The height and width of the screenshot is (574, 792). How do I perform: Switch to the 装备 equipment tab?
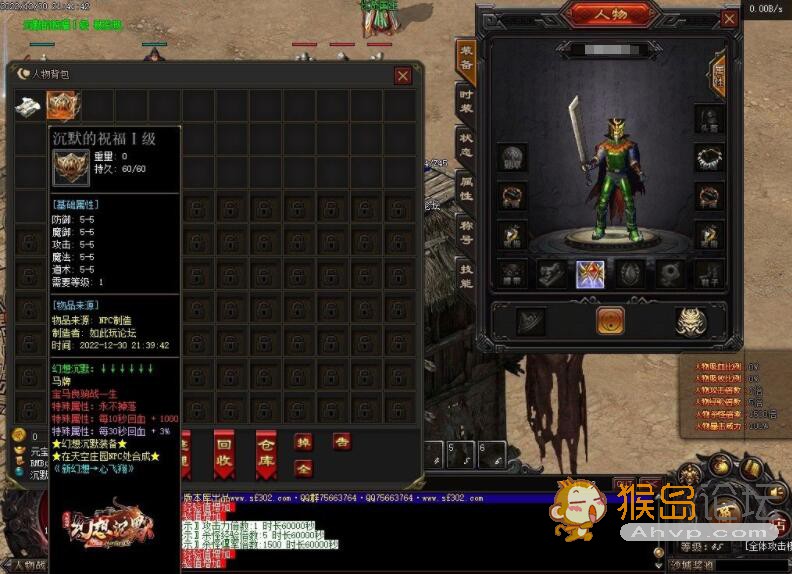point(465,60)
